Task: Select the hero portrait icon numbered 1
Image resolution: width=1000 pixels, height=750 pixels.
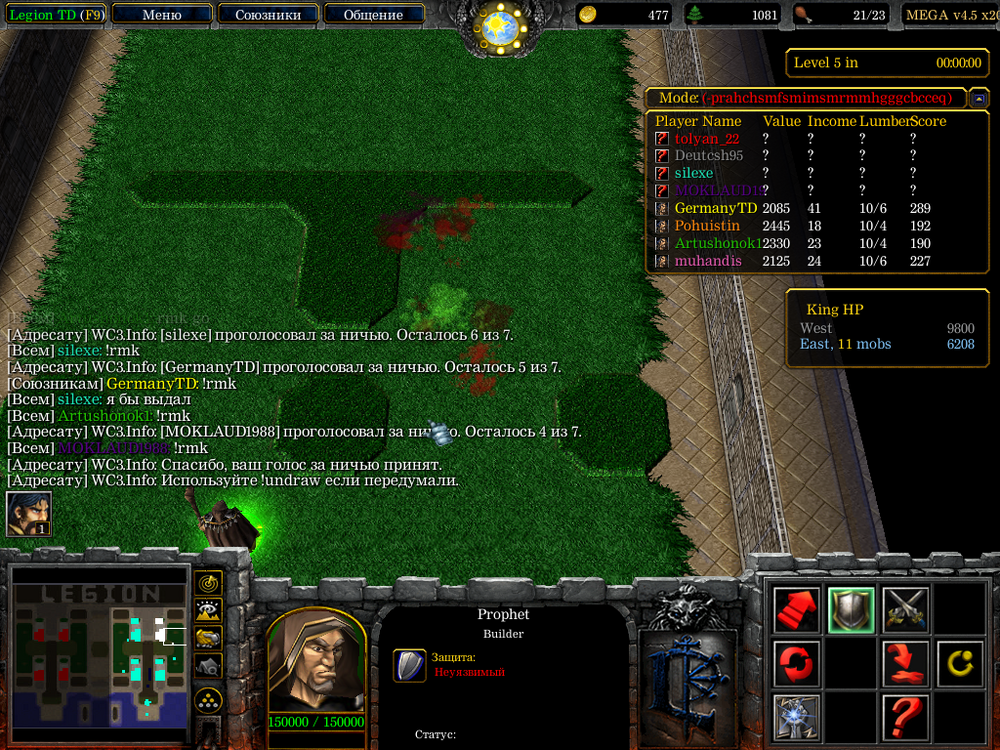Action: pos(28,513)
